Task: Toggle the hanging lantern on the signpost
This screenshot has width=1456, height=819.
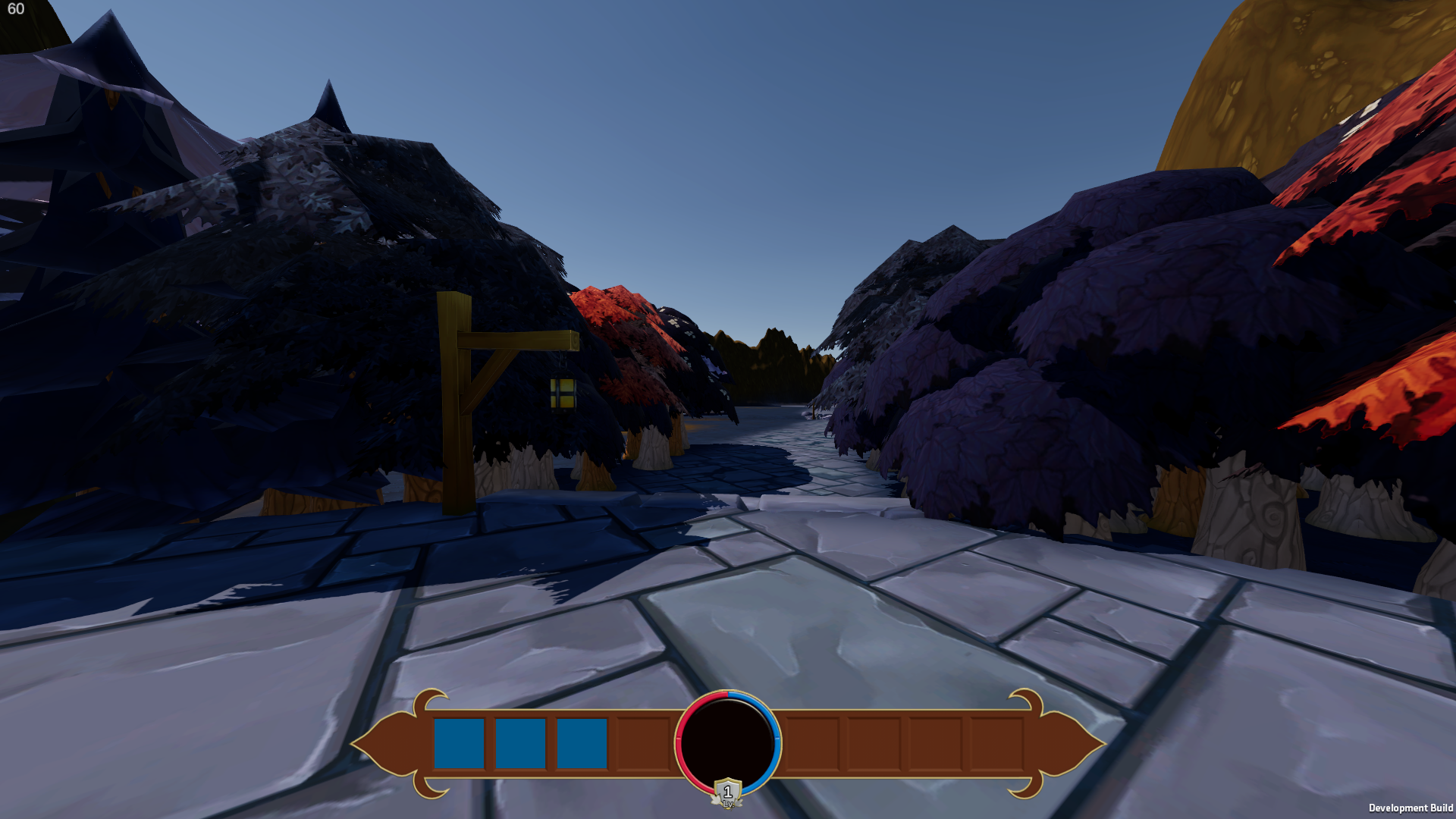Action: [x=562, y=393]
